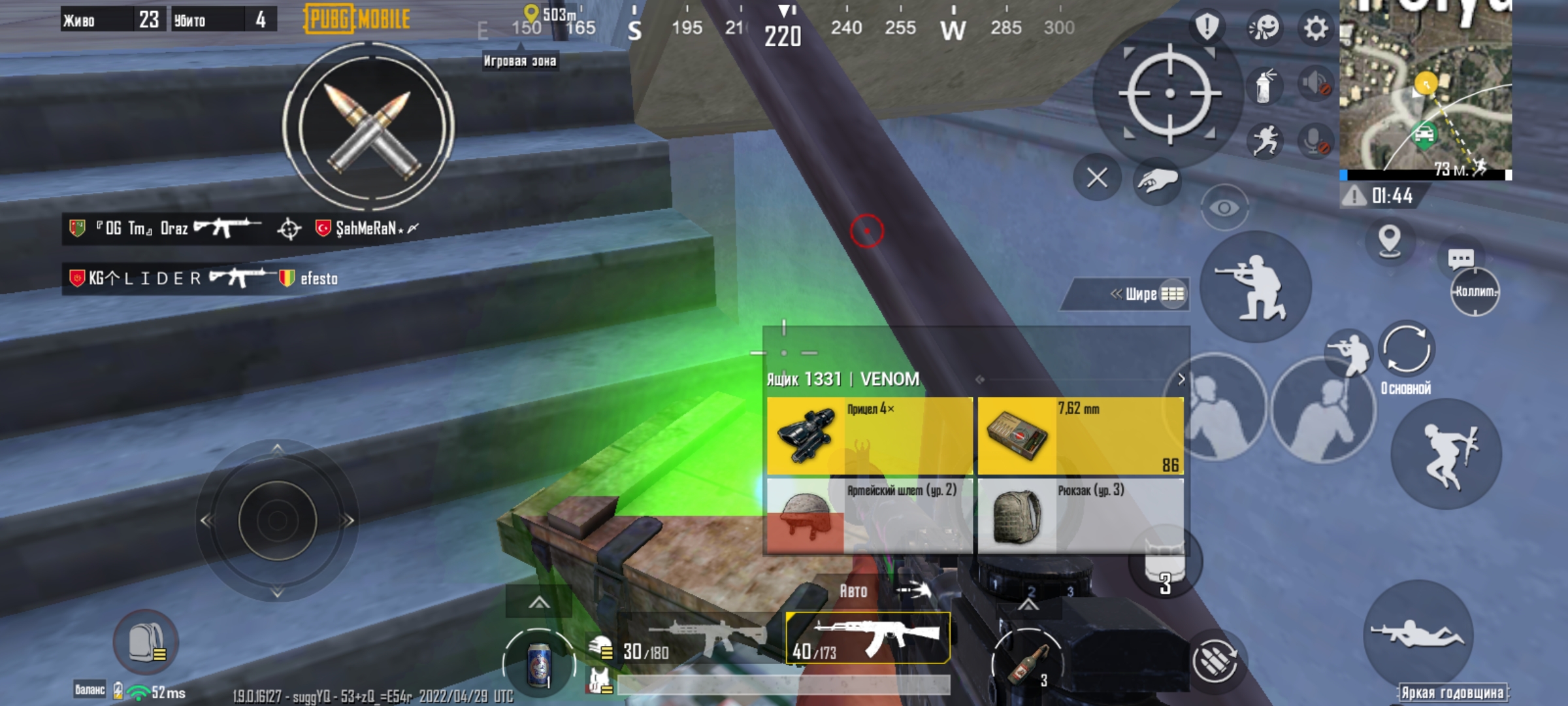The image size is (1568, 706).
Task: Click right chevron on Ящик 1331 VENOM header
Action: (x=1180, y=378)
